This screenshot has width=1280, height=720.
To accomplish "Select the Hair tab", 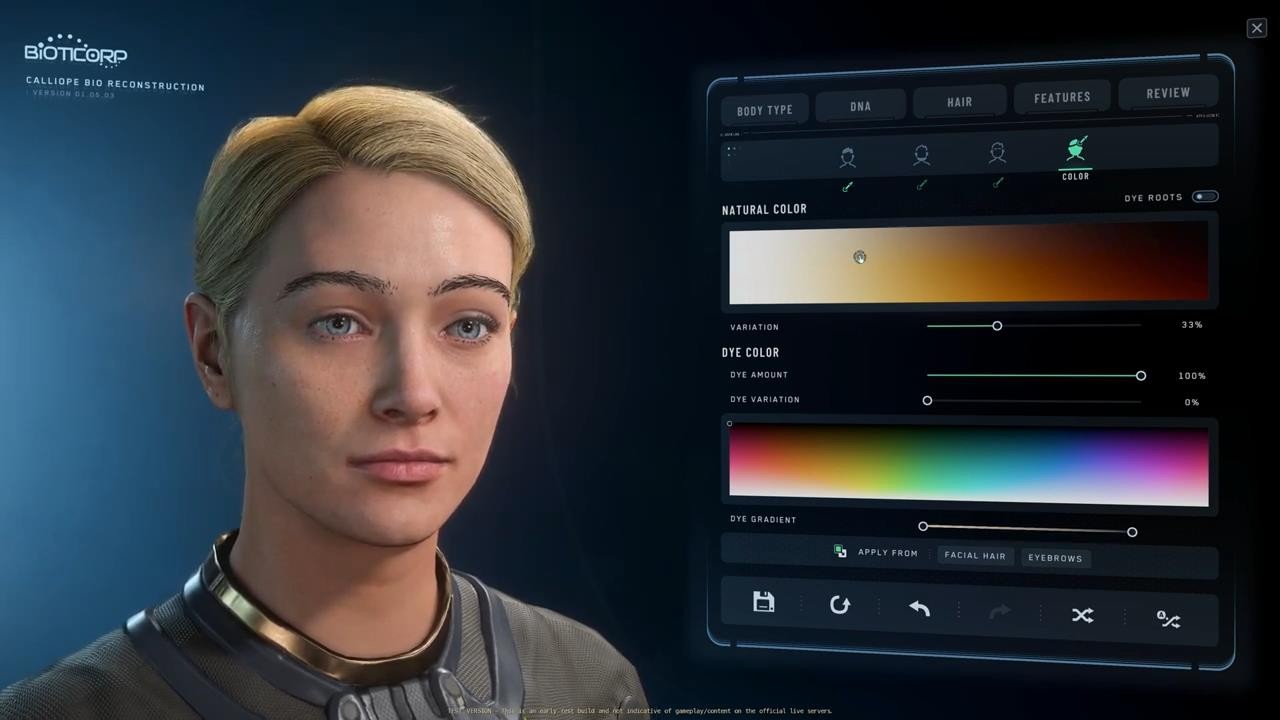I will coord(960,102).
